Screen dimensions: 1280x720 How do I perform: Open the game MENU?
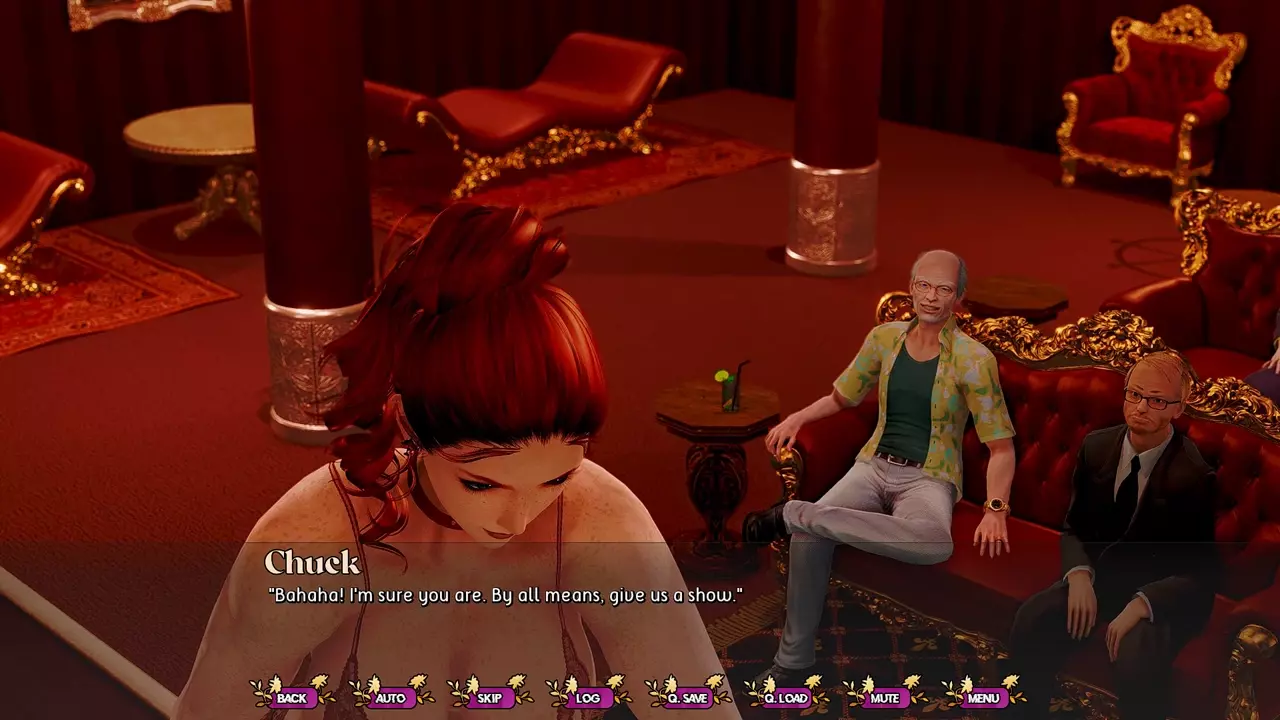(x=983, y=697)
